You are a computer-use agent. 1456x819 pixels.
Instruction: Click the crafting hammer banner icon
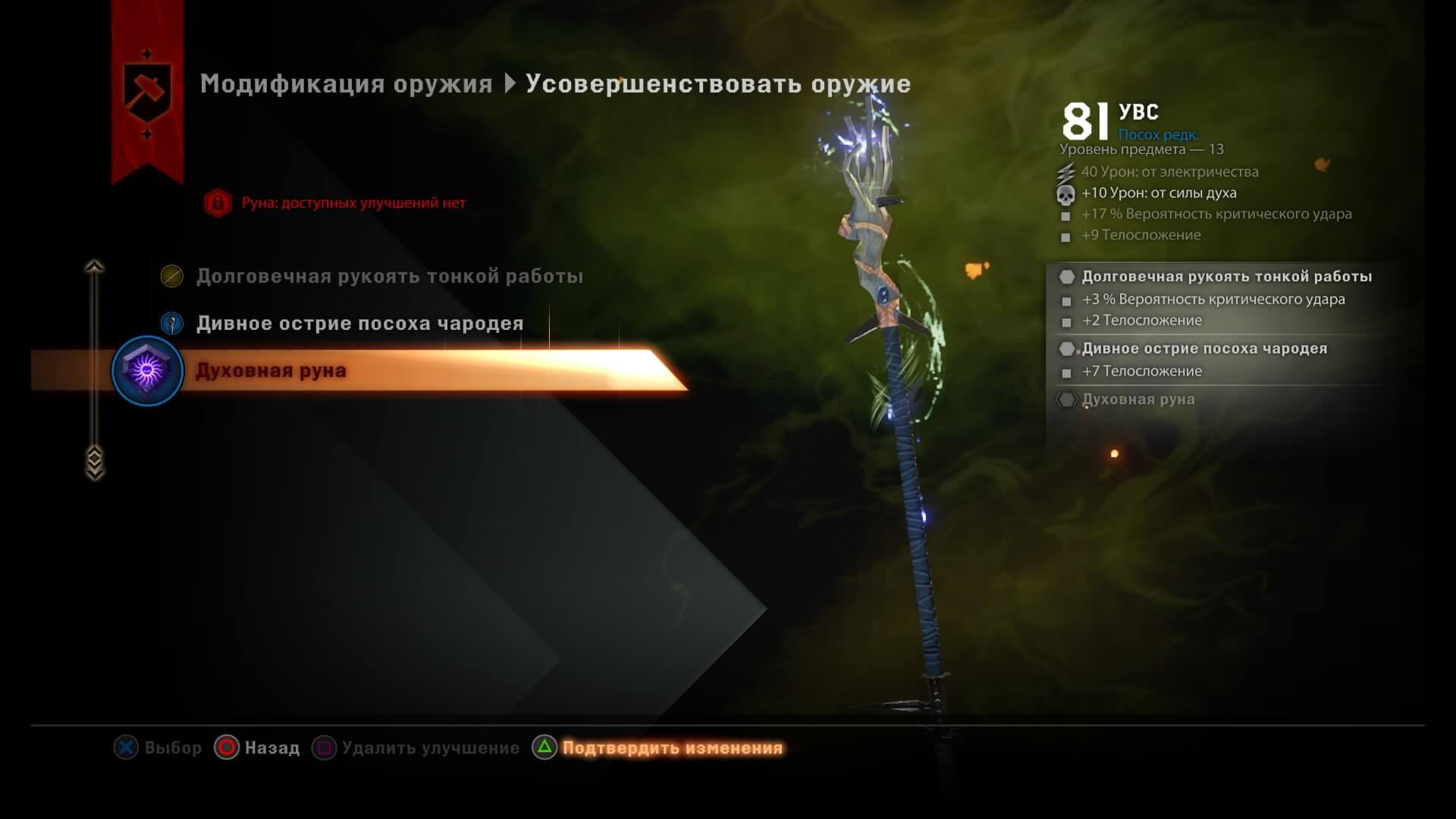148,89
